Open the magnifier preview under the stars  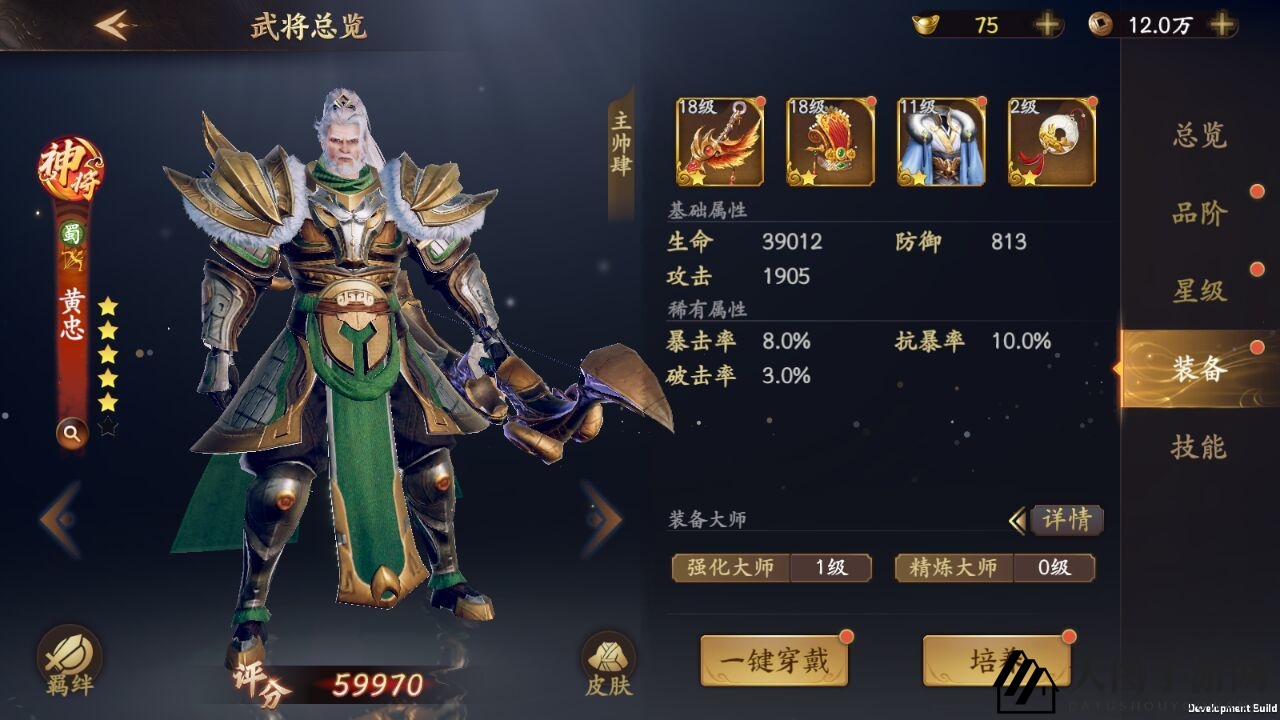[71, 434]
